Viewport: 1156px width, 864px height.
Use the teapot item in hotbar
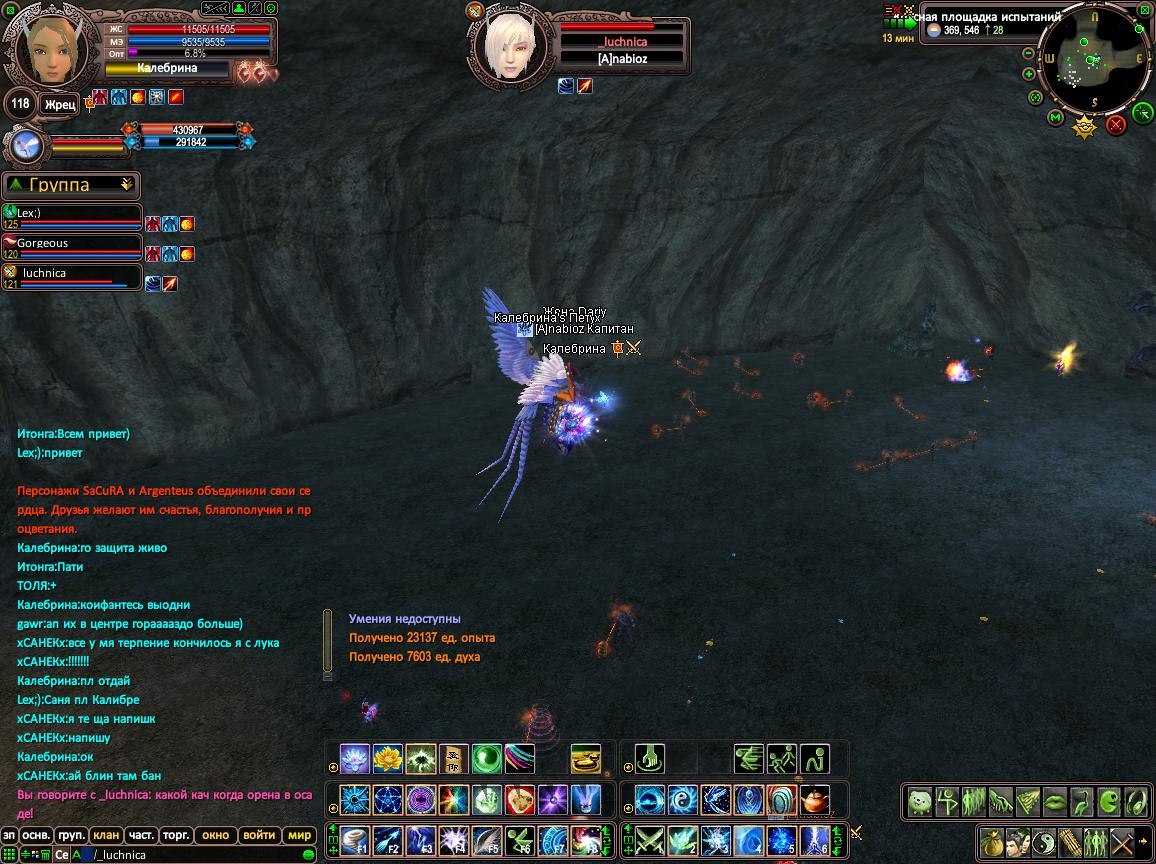pyautogui.click(x=815, y=799)
